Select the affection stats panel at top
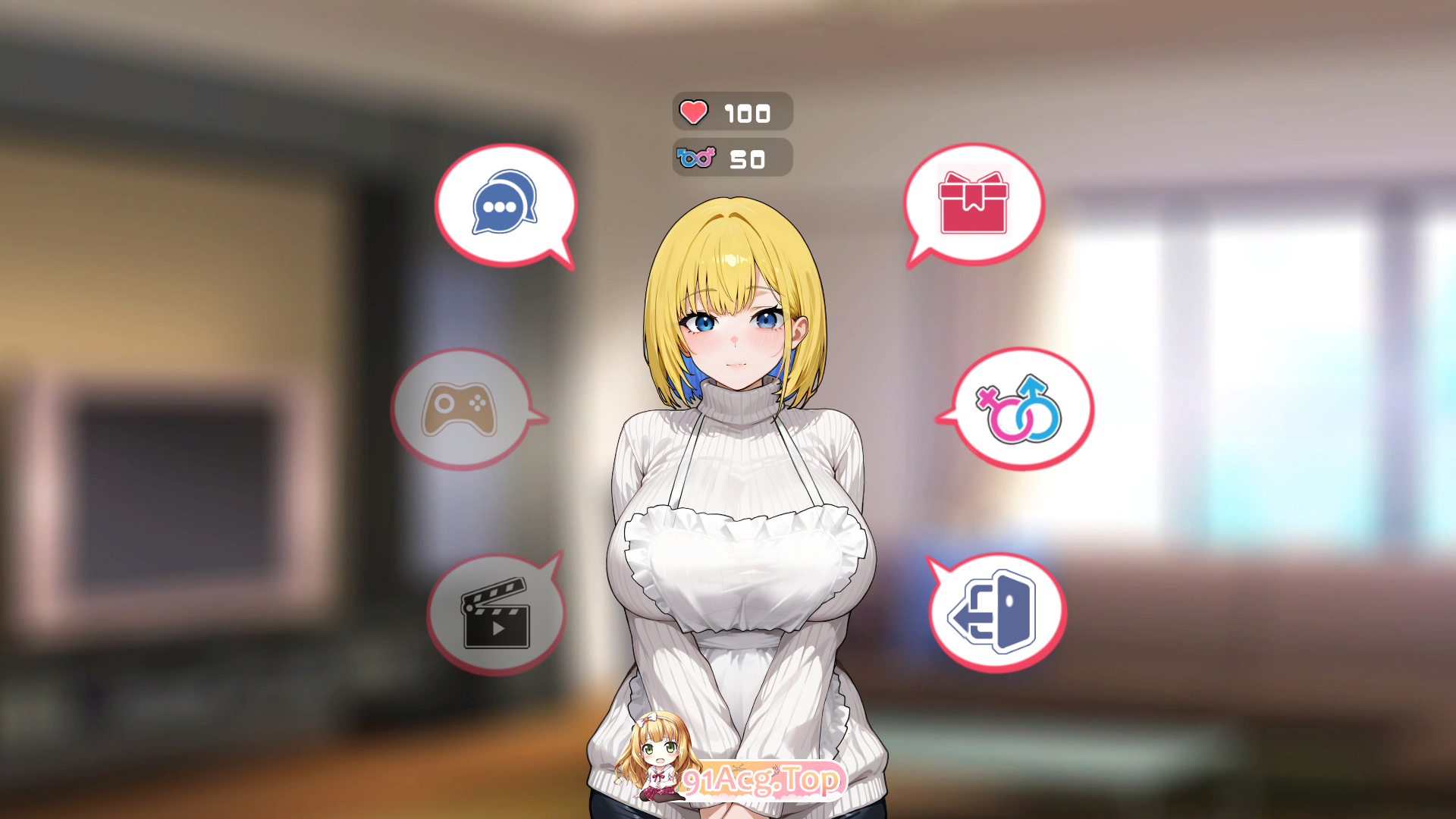This screenshot has width=1456, height=819. click(732, 112)
